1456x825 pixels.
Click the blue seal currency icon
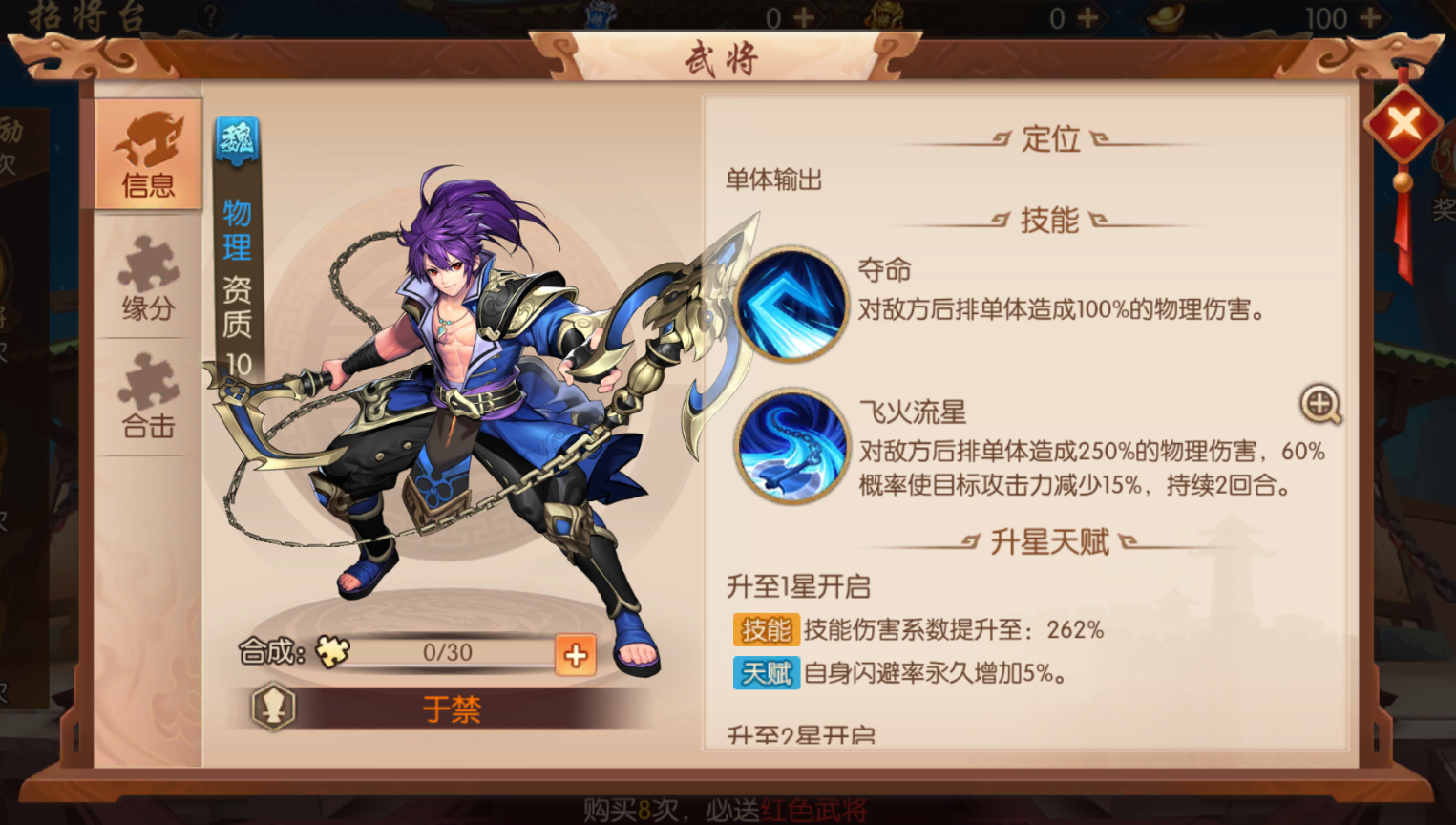pos(601,16)
